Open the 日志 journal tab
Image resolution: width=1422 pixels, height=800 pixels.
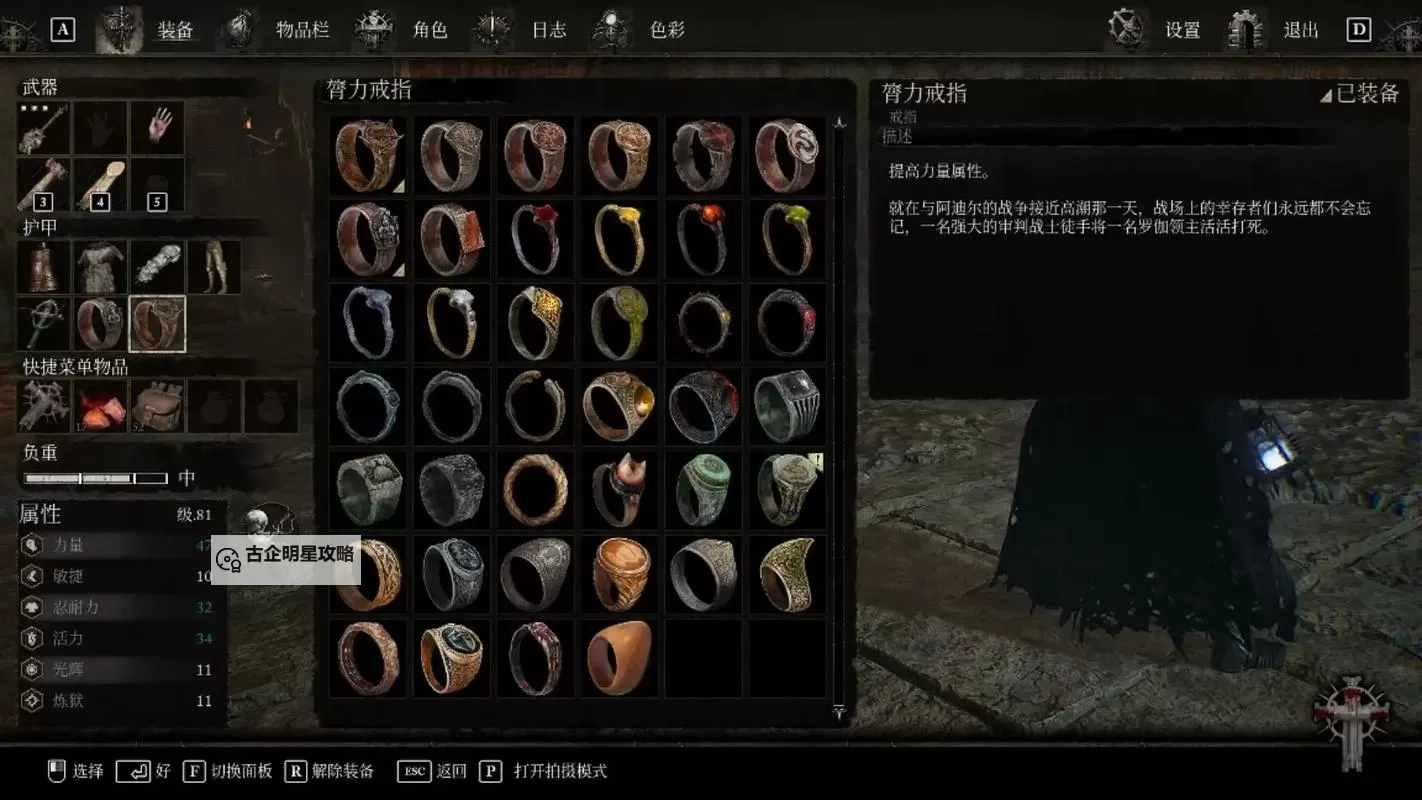tap(549, 30)
